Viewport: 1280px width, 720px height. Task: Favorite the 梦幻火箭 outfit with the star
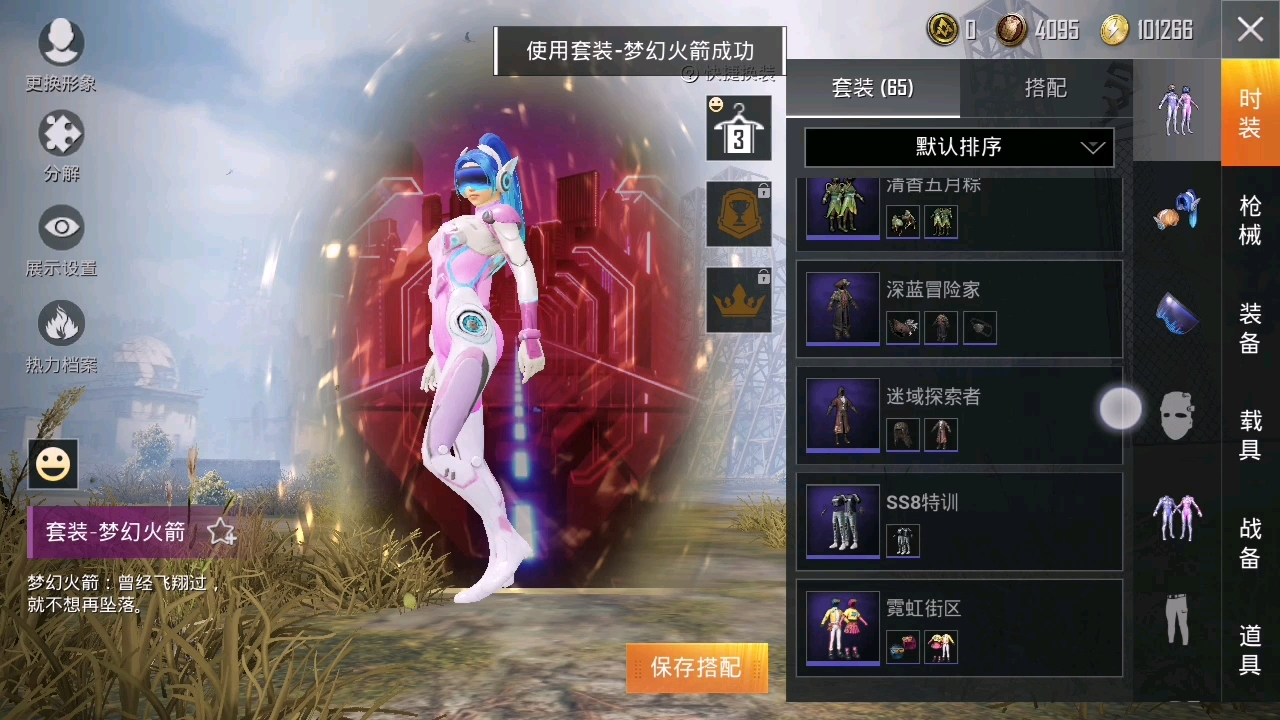point(221,532)
